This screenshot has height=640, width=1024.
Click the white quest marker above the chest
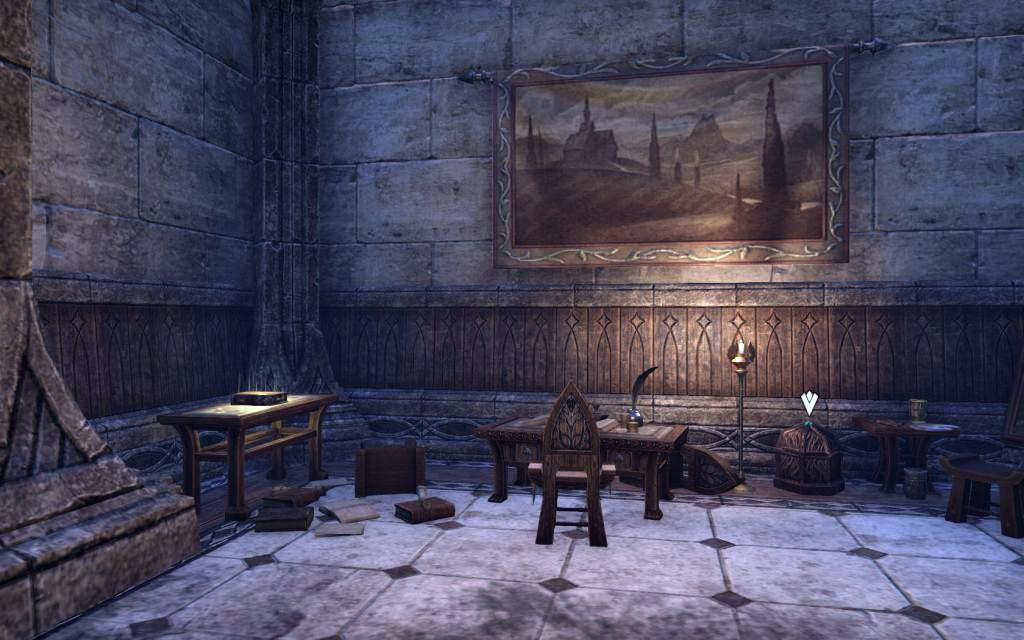[x=809, y=404]
